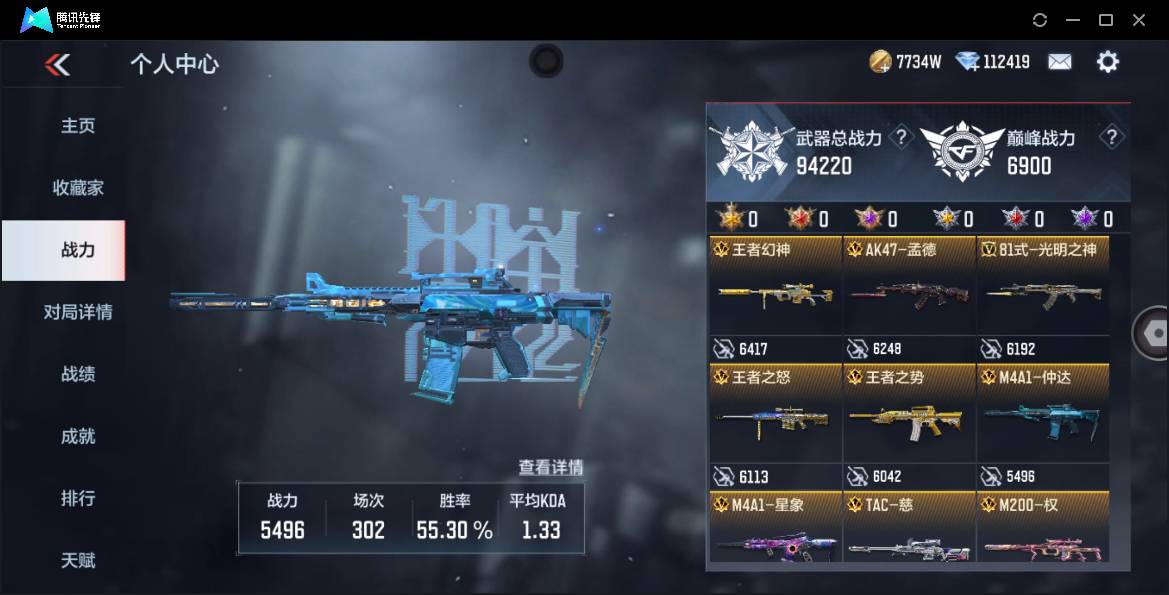Show help for 巅峰战力
Screen dimensions: 1169x595
pyautogui.click(x=1110, y=138)
